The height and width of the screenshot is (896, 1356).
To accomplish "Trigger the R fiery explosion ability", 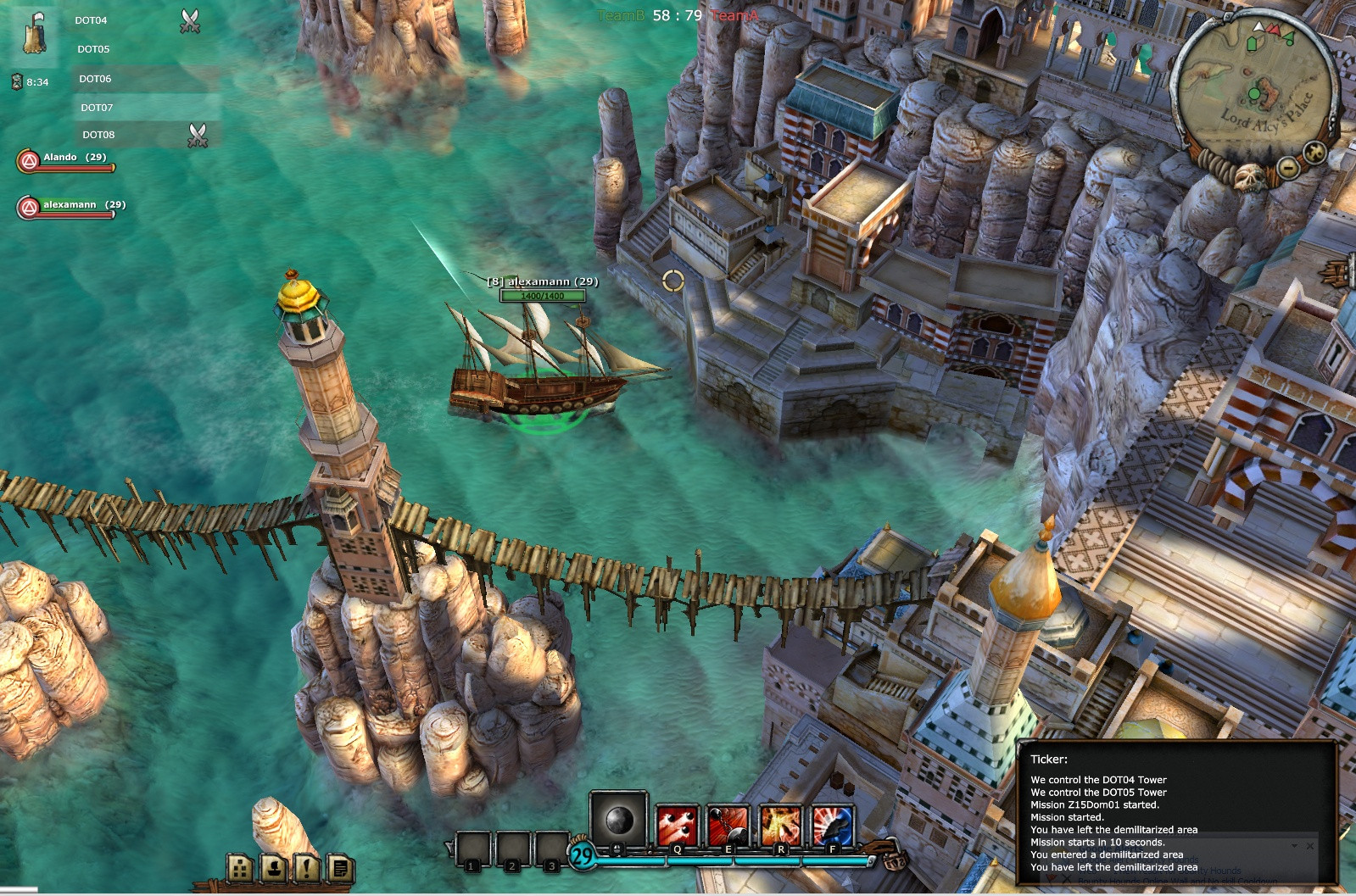I will click(x=780, y=826).
